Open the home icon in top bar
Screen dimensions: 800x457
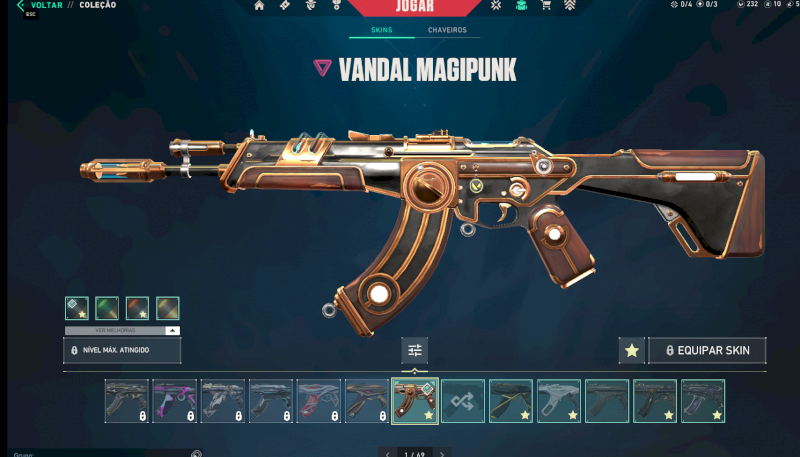point(260,6)
